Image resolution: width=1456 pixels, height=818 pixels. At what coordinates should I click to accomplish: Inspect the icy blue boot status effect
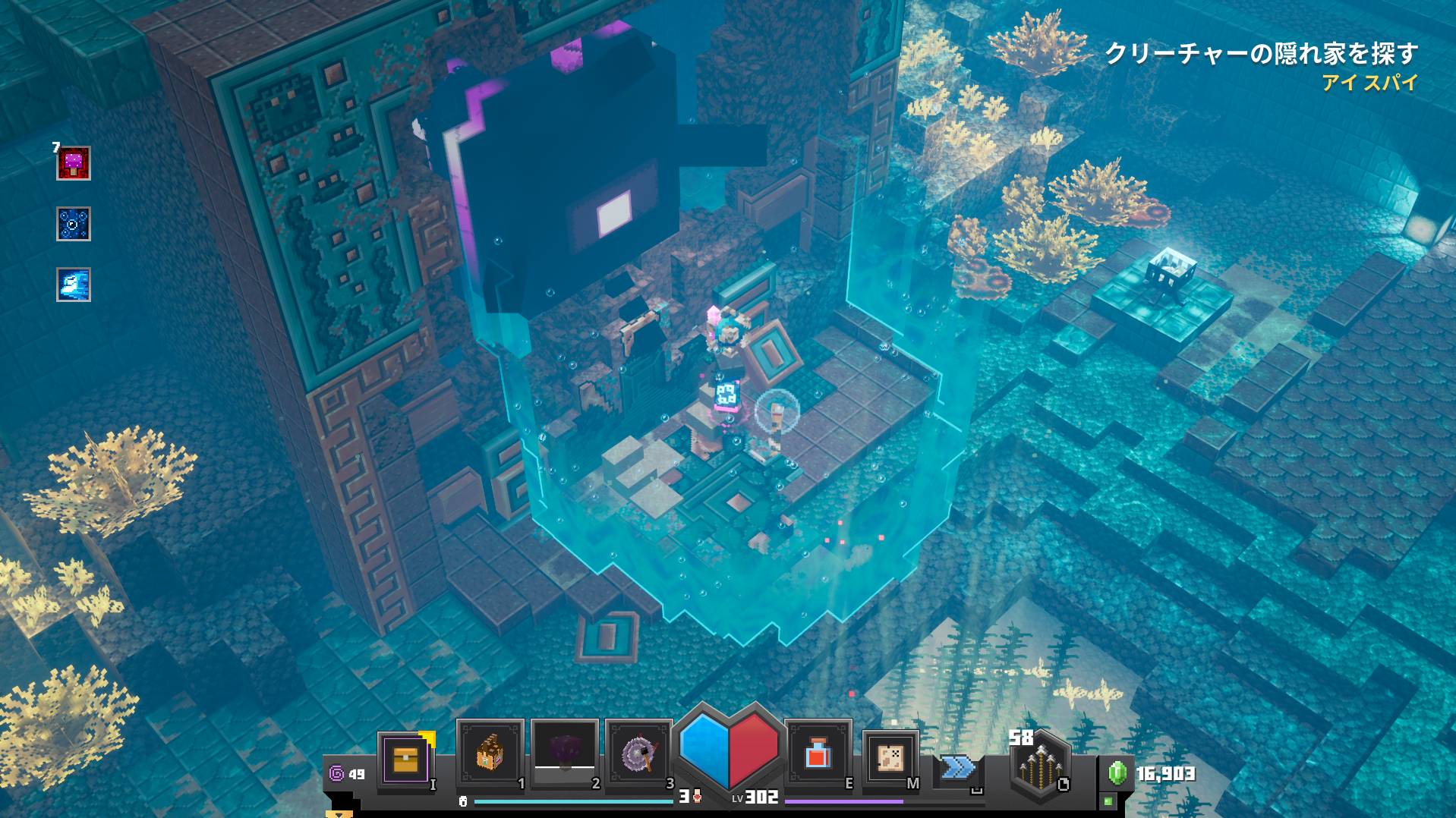74,285
